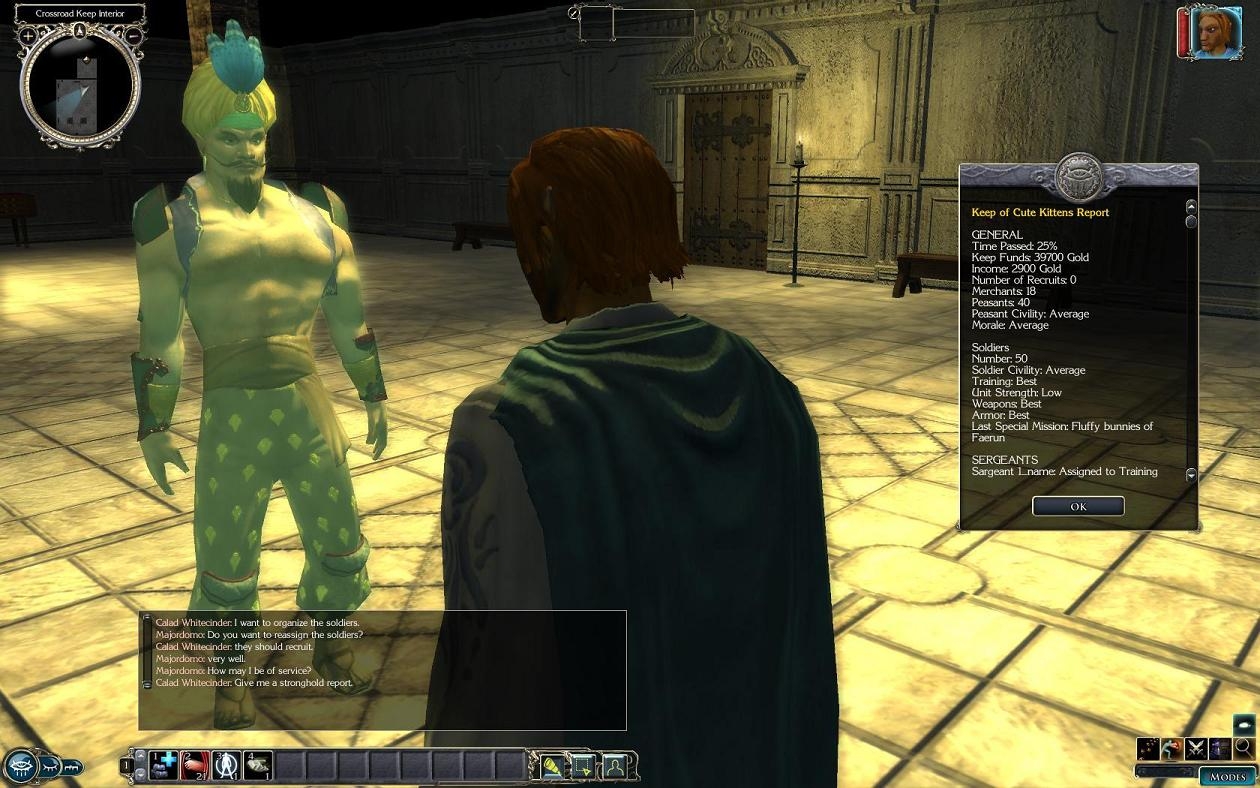Open the yellow flashlight toolbar button
The width and height of the screenshot is (1260, 788).
coord(551,766)
